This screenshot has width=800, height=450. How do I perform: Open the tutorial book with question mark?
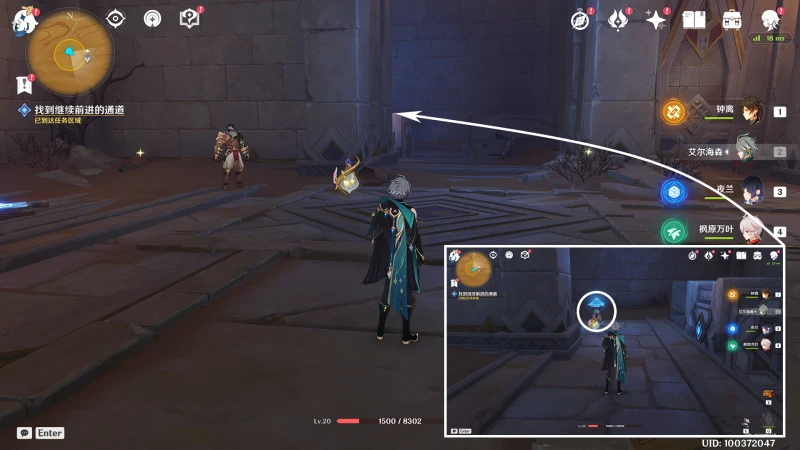189,18
